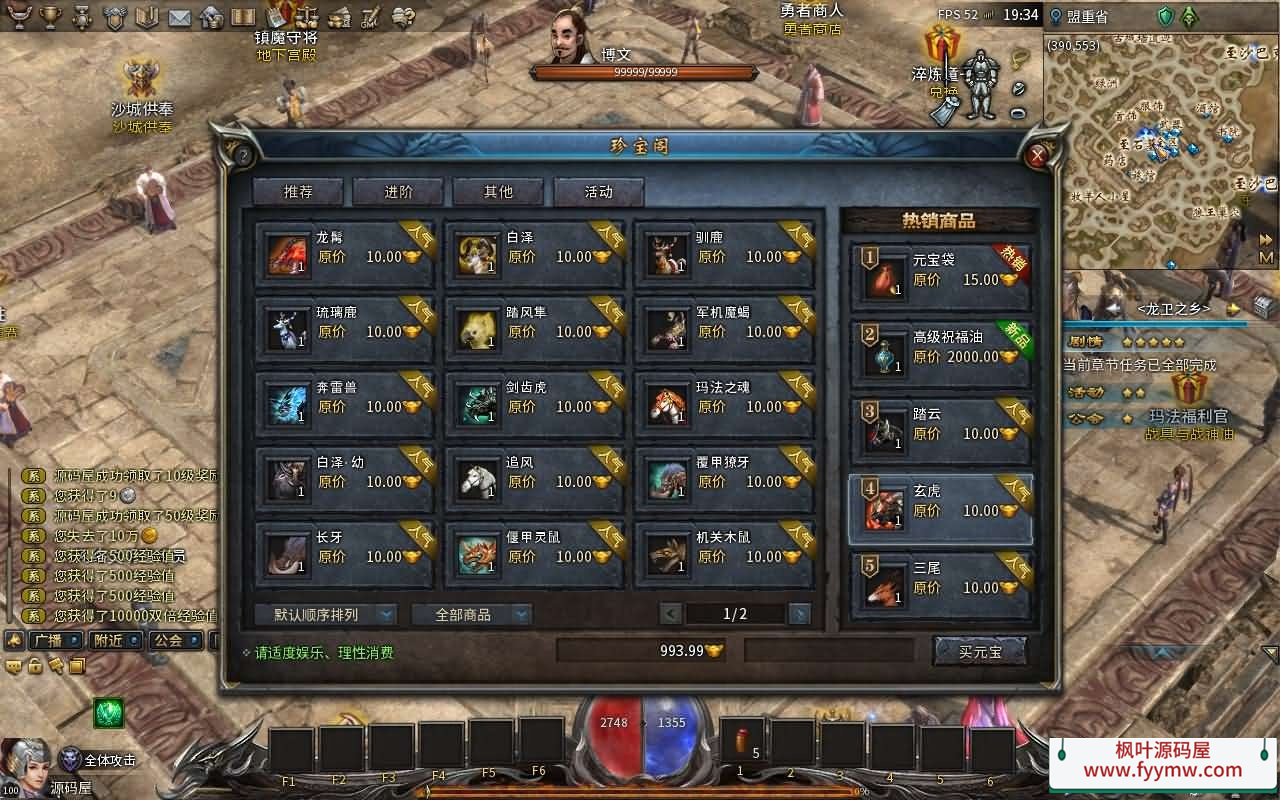
Task: Switch to the 推荐 tab
Action: (298, 192)
